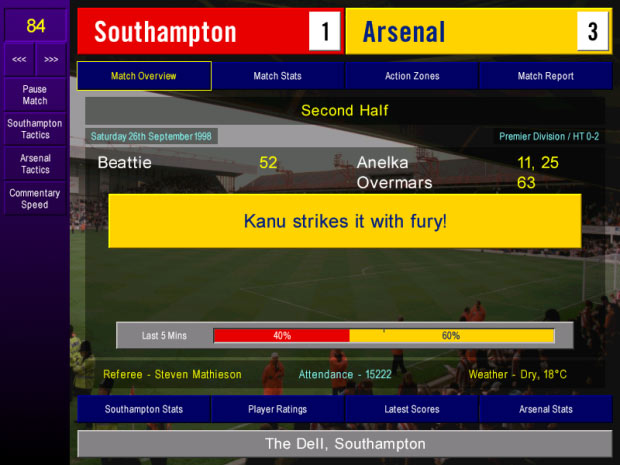Change the Commentary Speed

[35, 199]
